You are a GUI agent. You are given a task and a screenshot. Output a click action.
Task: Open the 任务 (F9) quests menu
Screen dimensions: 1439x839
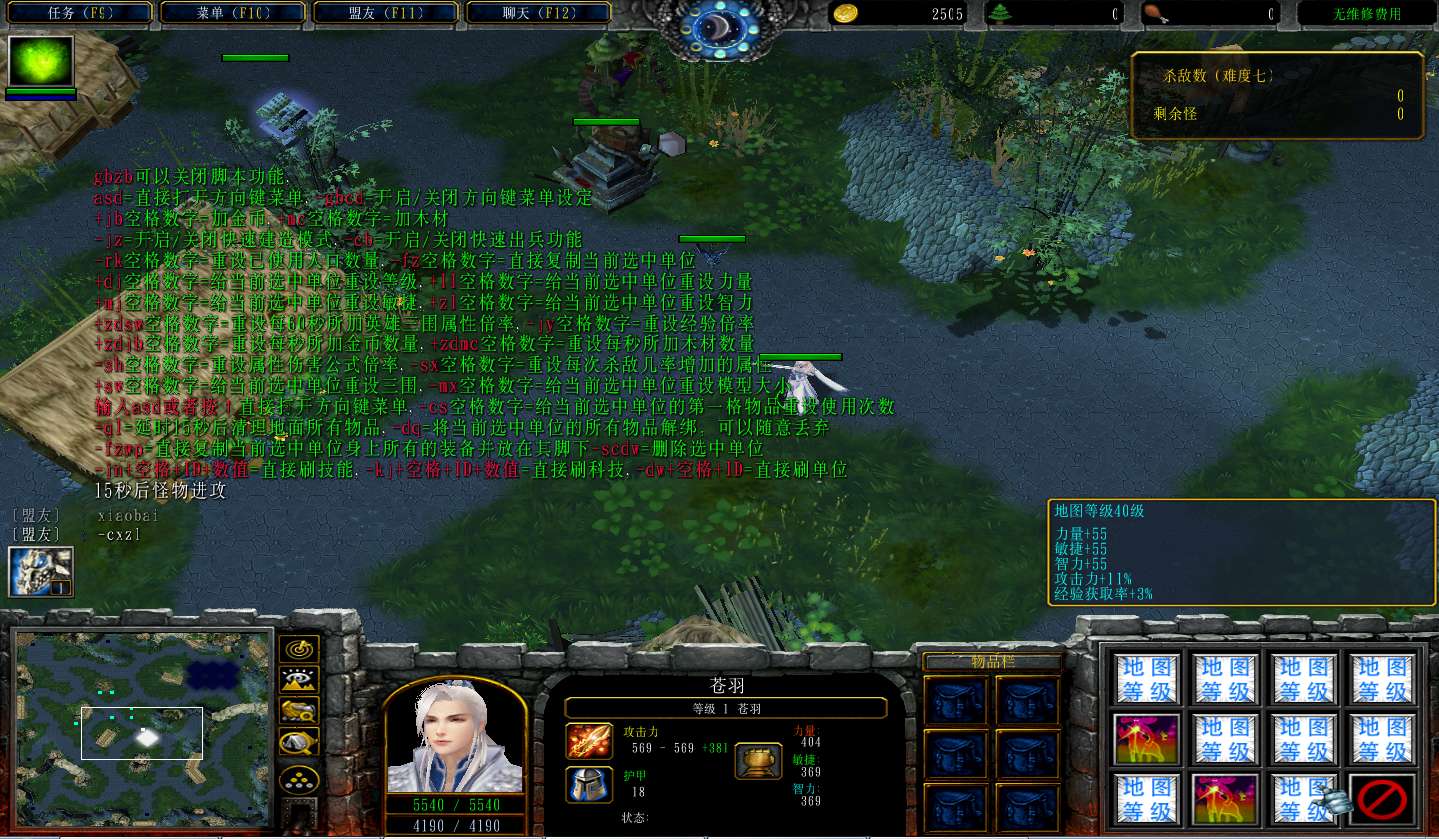click(x=77, y=13)
